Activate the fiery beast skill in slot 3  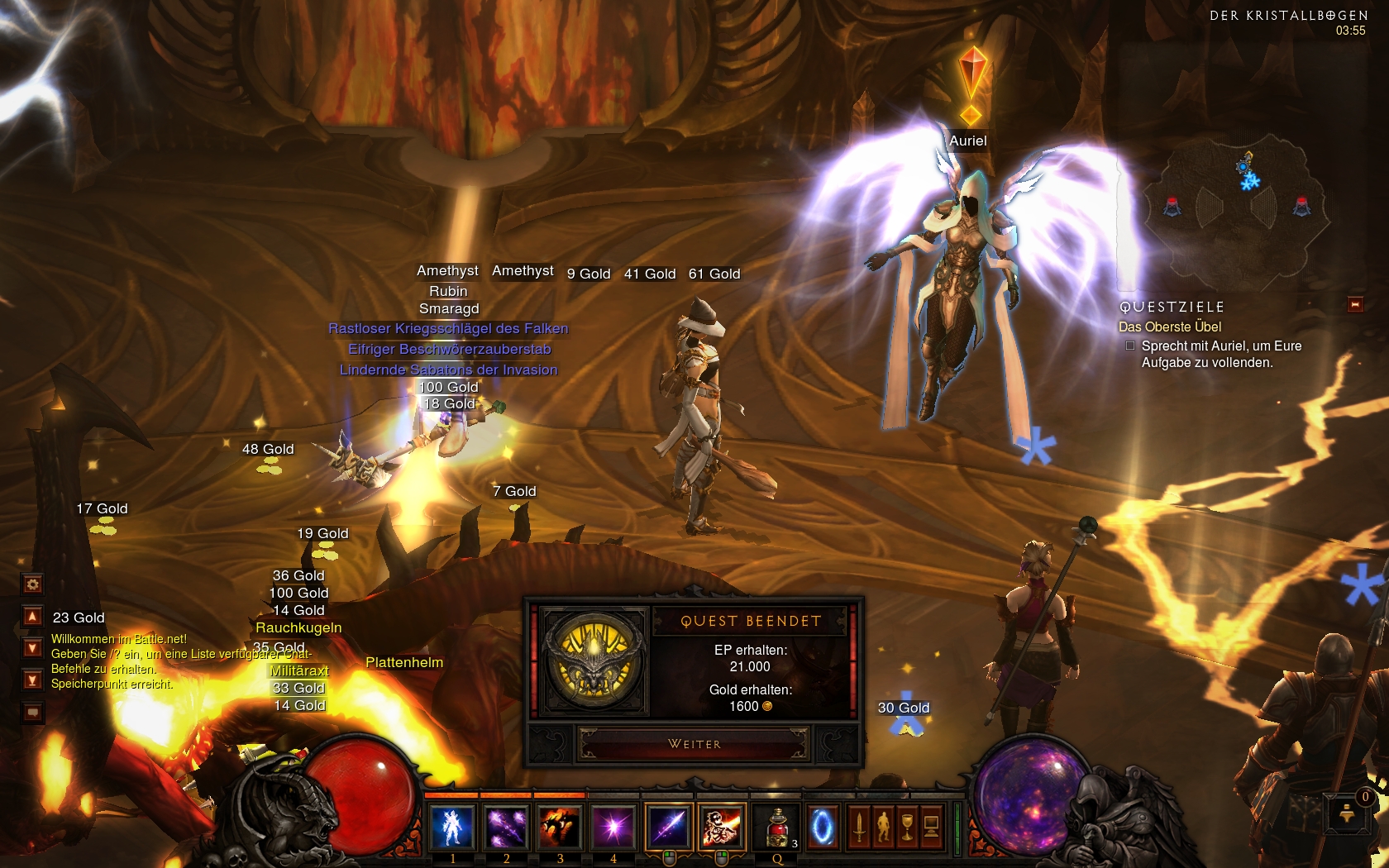click(560, 827)
